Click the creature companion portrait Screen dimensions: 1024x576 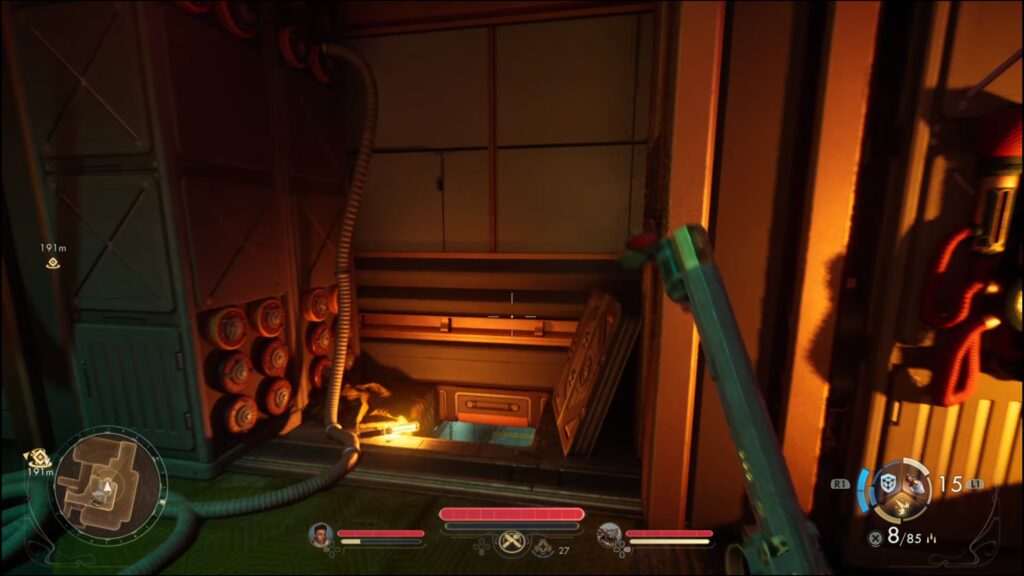pyautogui.click(x=608, y=535)
